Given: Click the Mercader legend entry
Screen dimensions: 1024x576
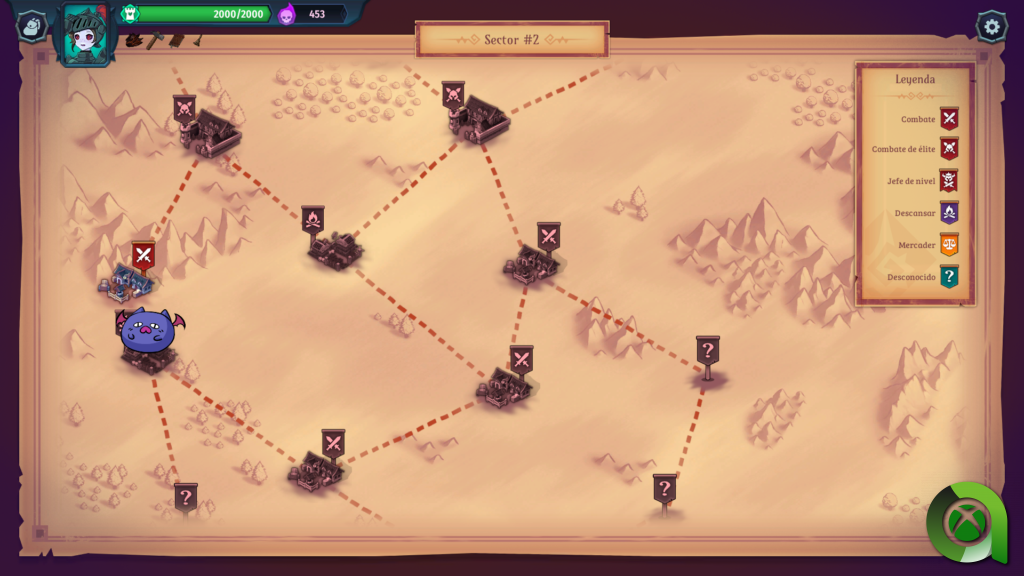Looking at the screenshot, I should [x=948, y=245].
